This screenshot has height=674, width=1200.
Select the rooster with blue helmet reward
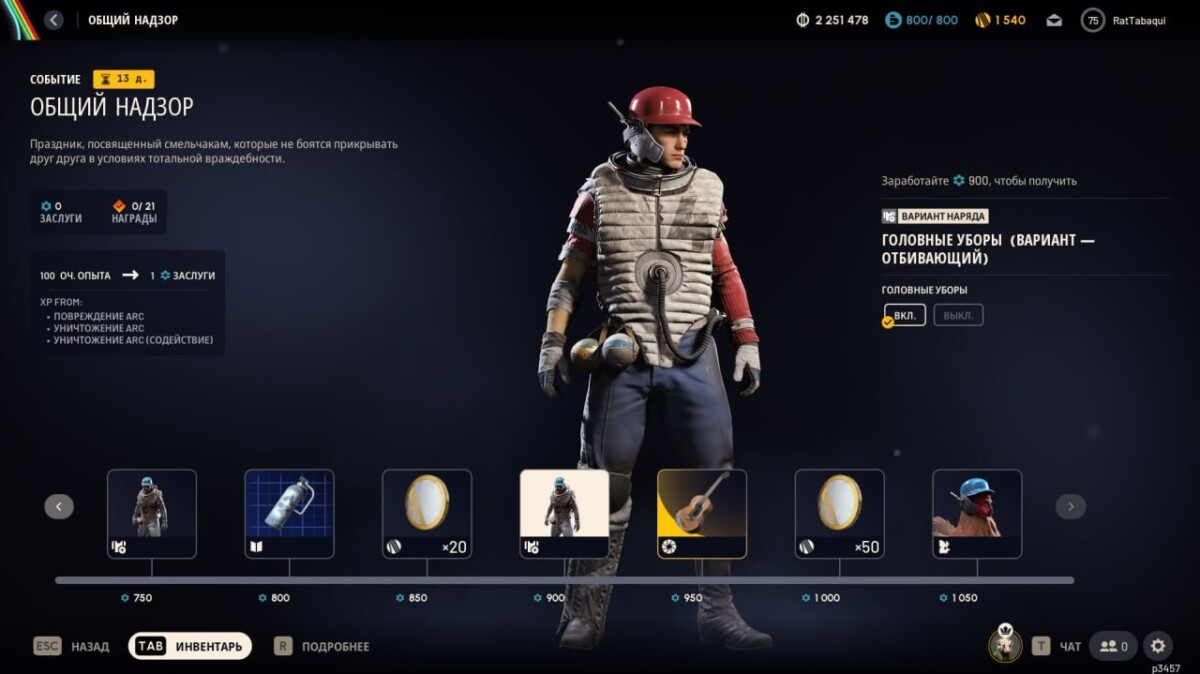click(x=977, y=513)
